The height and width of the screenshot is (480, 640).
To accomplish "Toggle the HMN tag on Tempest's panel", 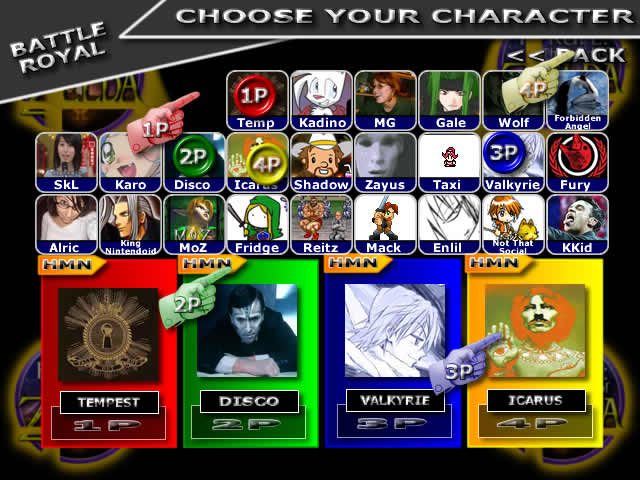I will point(66,265).
